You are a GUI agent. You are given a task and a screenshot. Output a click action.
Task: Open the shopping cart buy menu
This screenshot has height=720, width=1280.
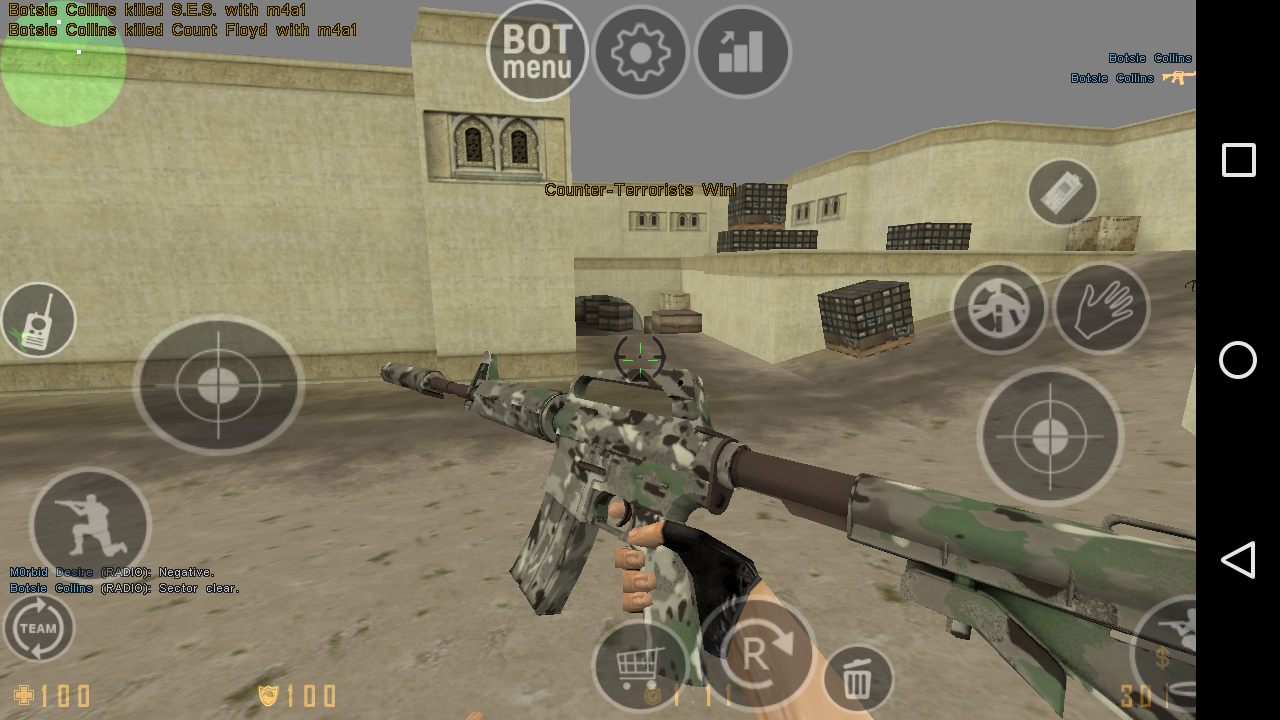(640, 663)
